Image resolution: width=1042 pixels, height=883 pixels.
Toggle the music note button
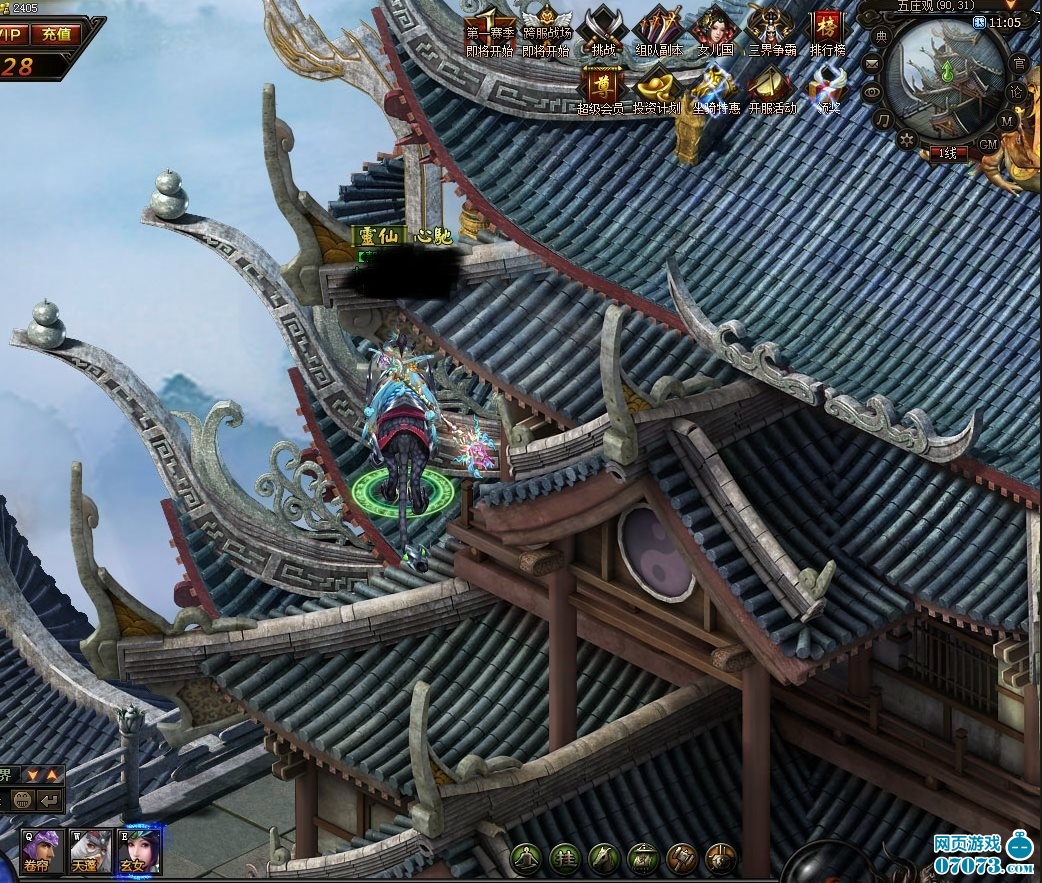(883, 120)
